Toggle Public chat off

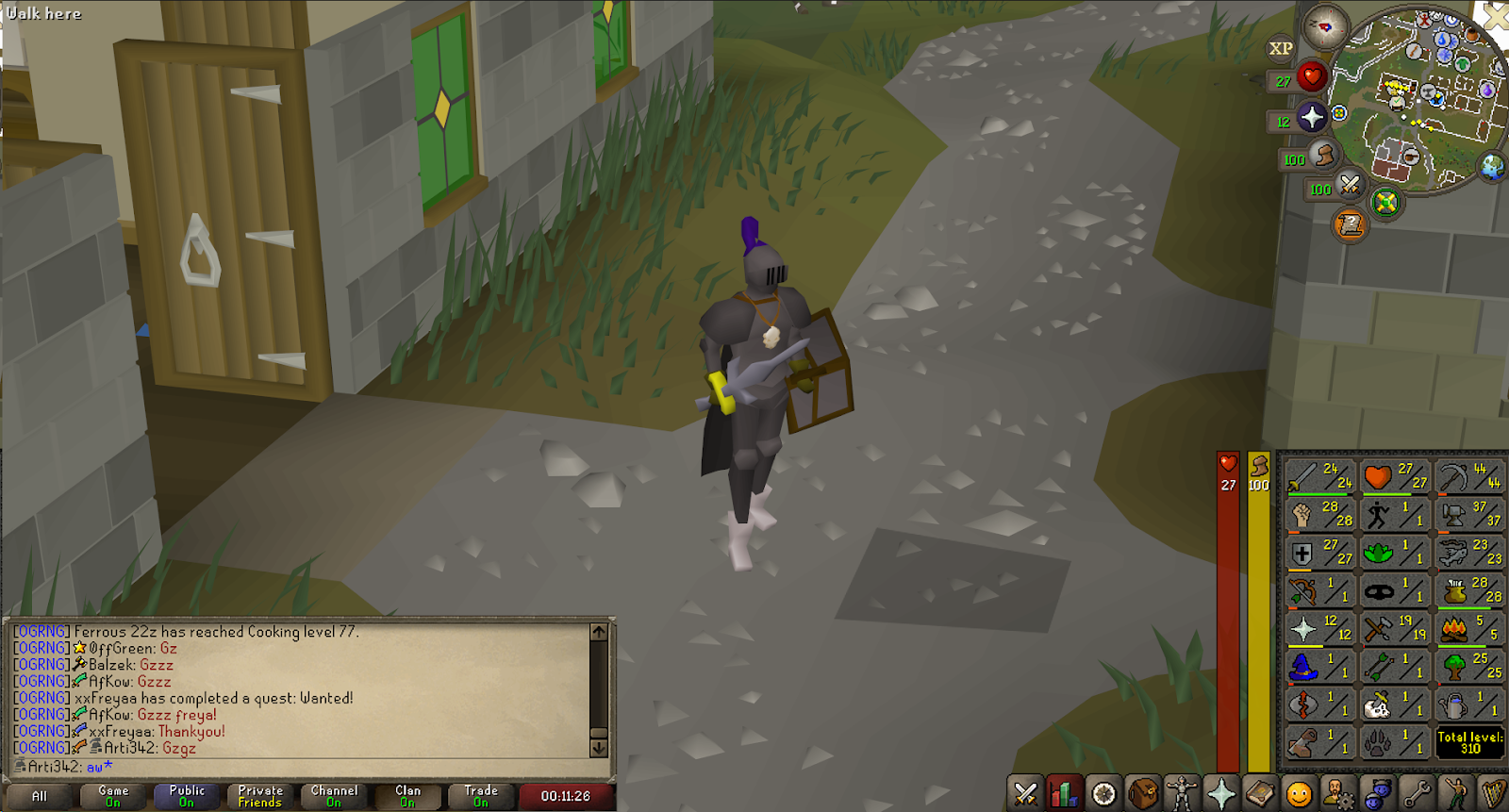coord(185,795)
